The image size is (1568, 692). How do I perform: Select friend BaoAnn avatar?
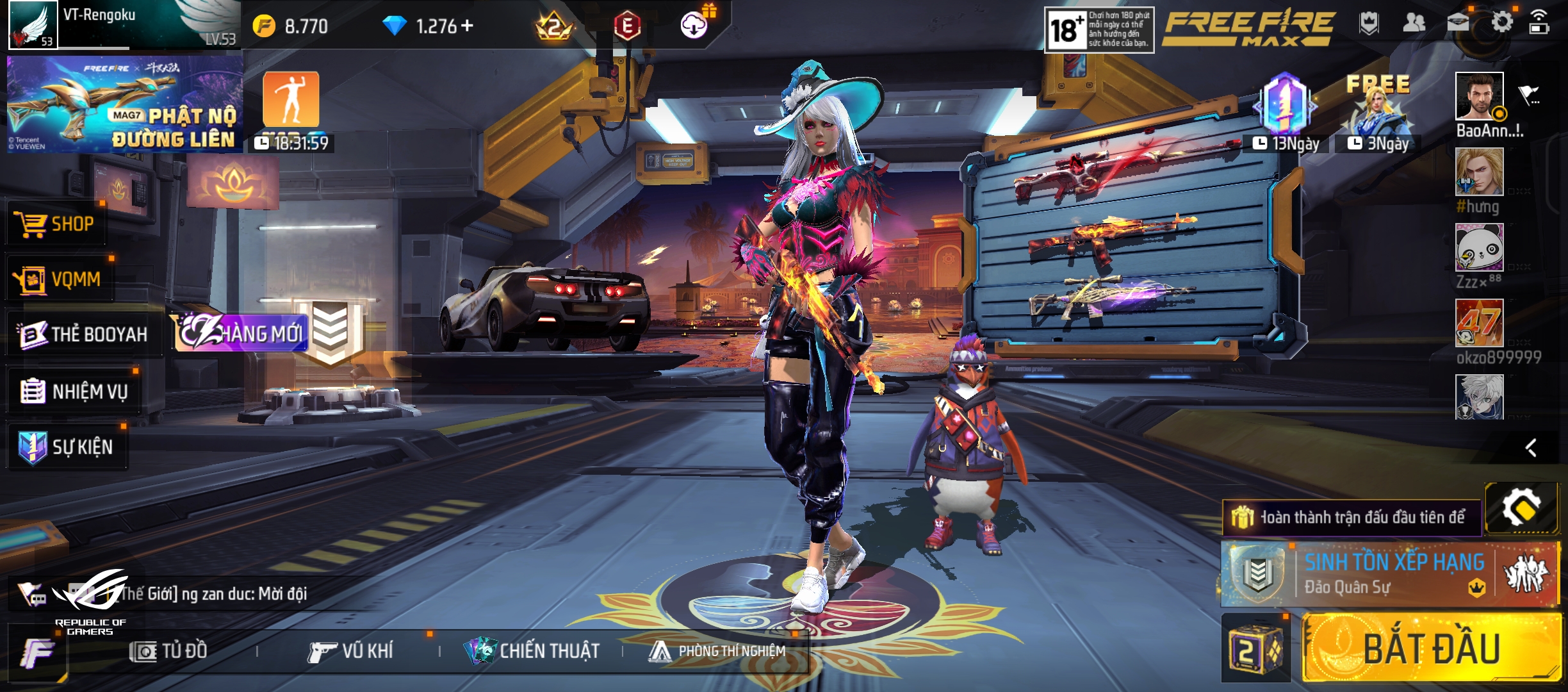tap(1479, 96)
